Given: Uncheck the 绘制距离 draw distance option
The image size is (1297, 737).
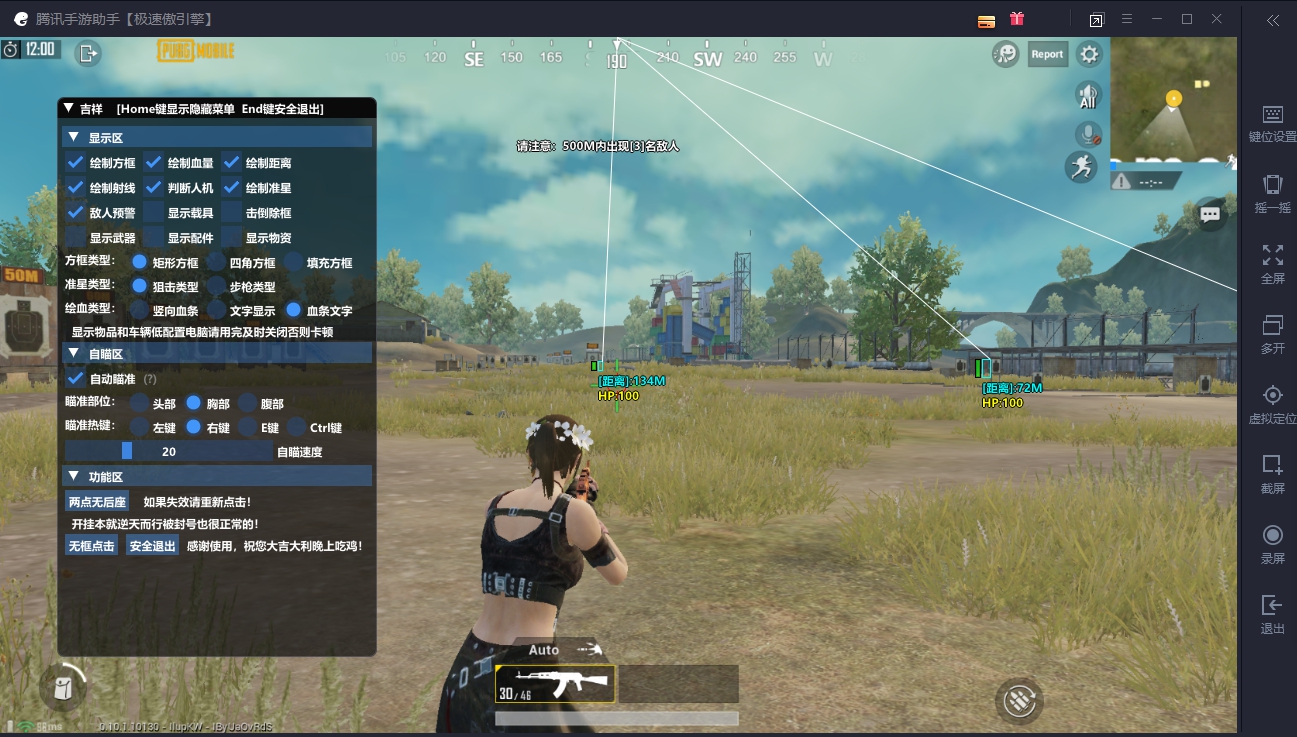Looking at the screenshot, I should [231, 162].
